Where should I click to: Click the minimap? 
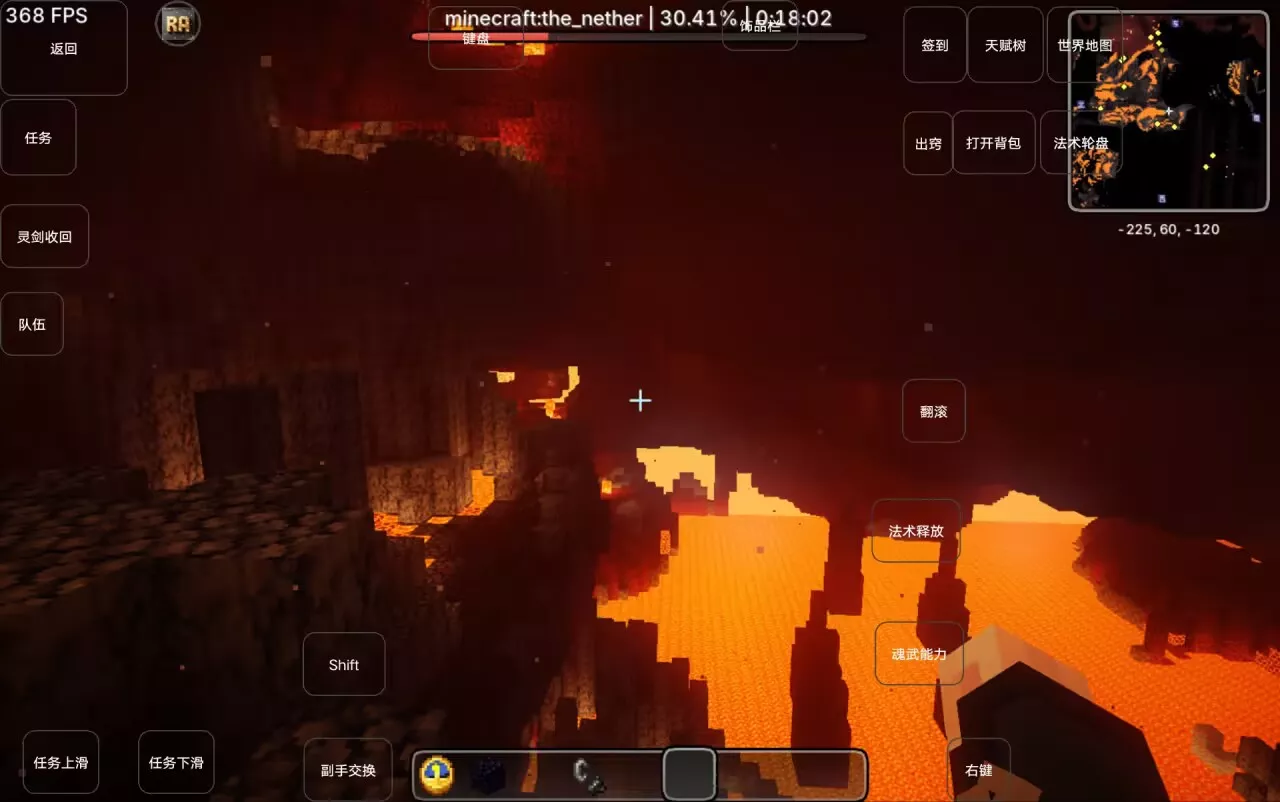(1168, 110)
